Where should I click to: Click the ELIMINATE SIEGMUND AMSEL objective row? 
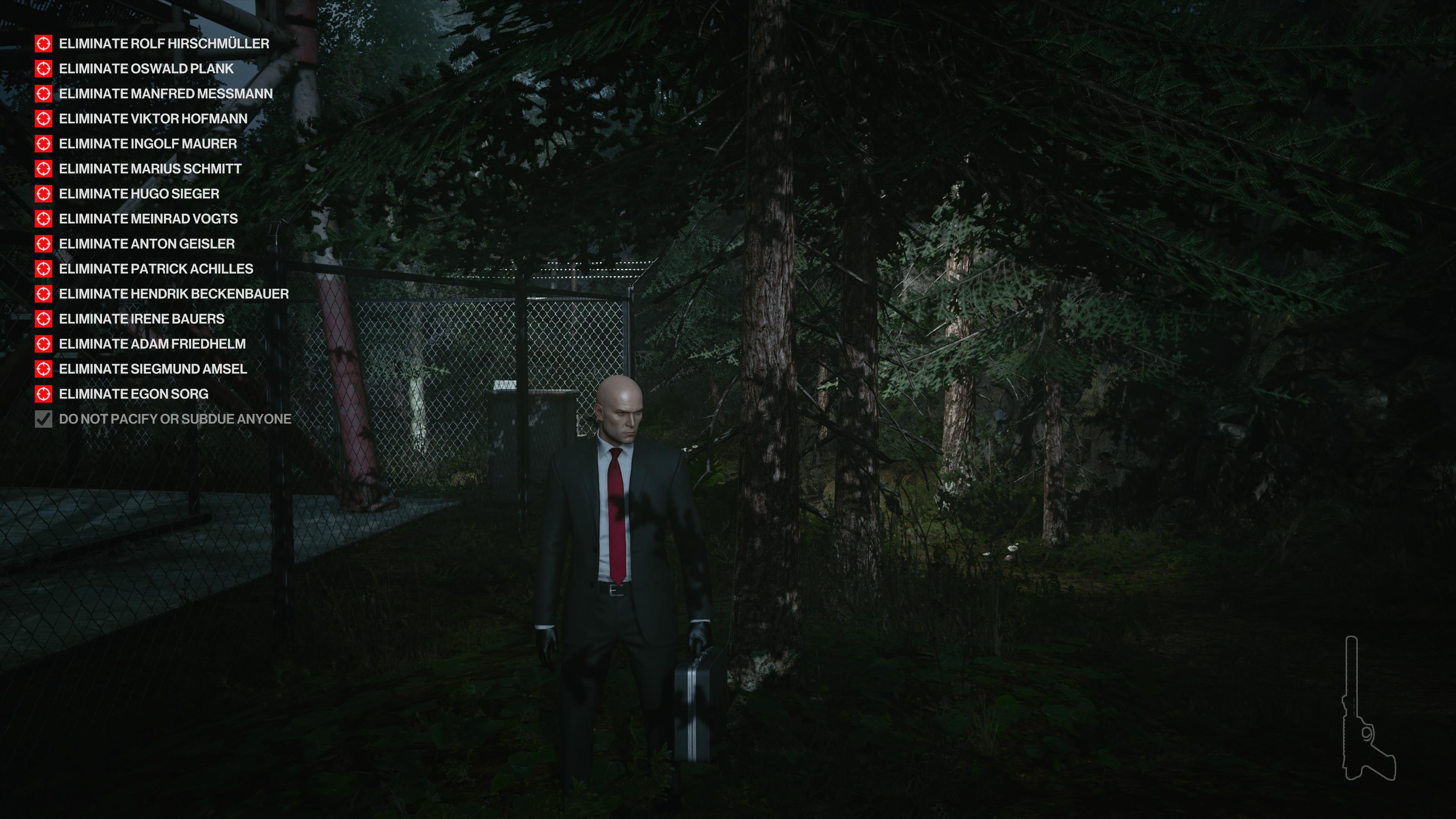click(152, 369)
